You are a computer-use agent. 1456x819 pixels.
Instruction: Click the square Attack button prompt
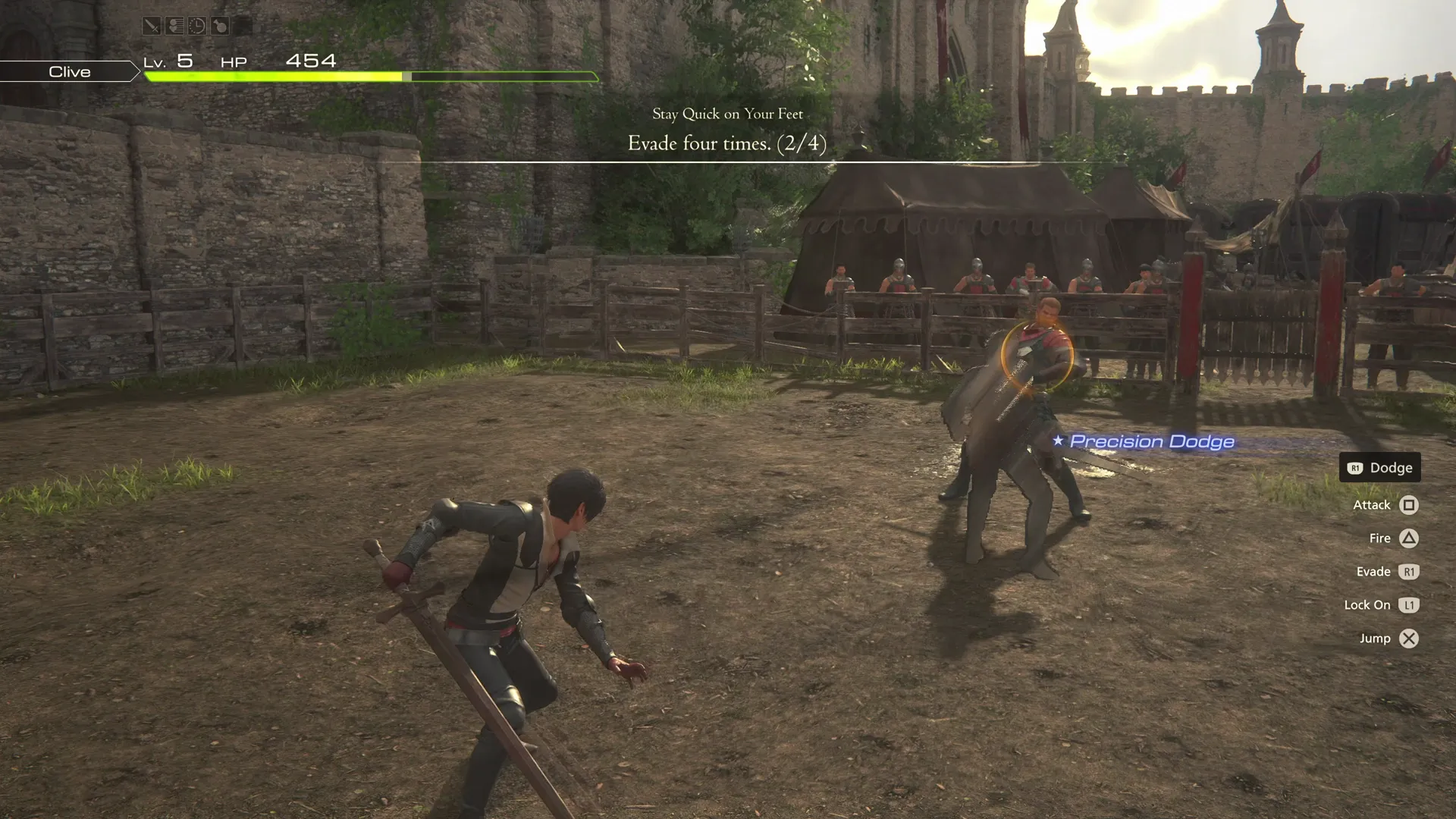1407,504
